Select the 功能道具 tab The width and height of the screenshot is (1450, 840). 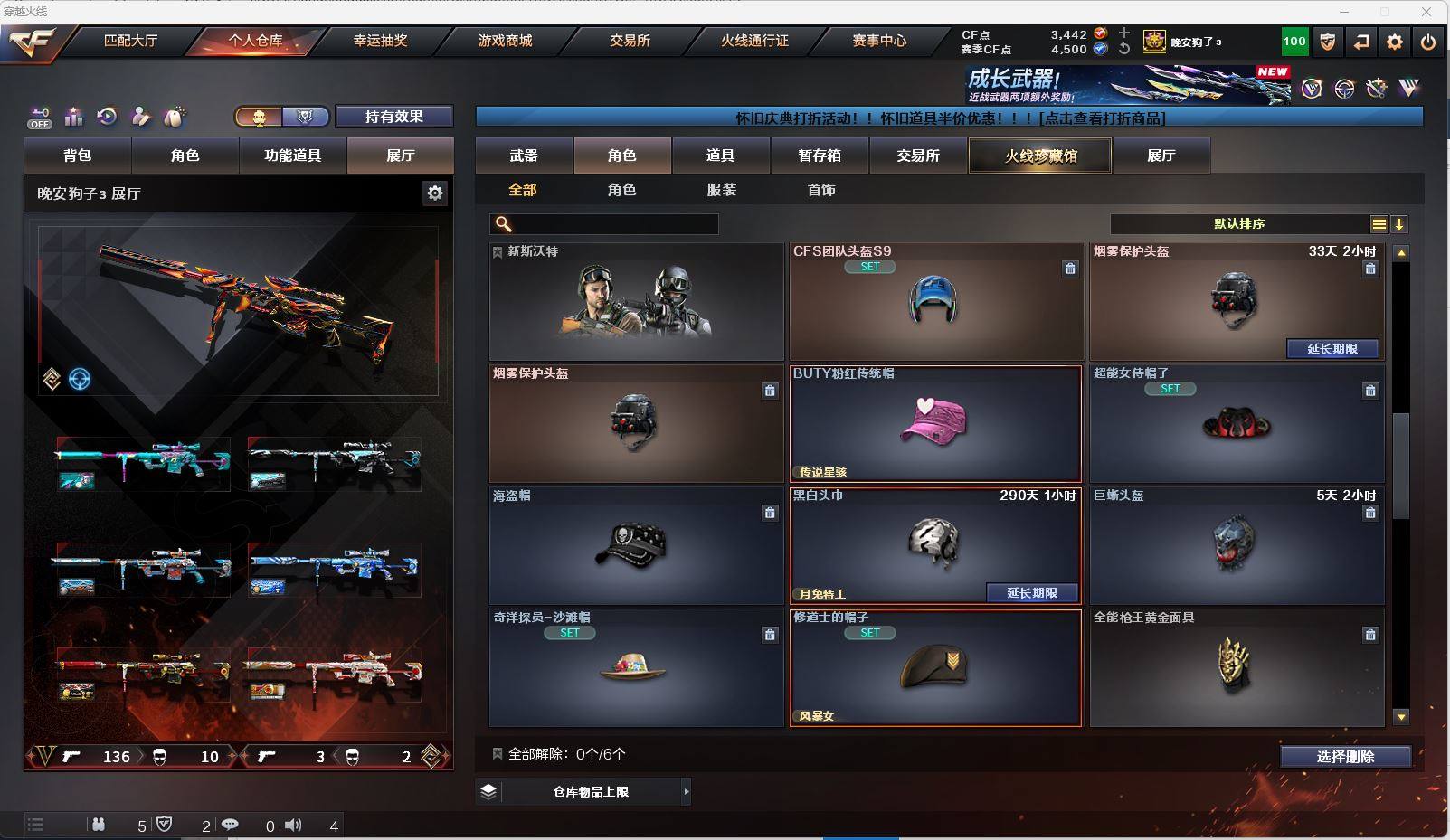pos(292,156)
